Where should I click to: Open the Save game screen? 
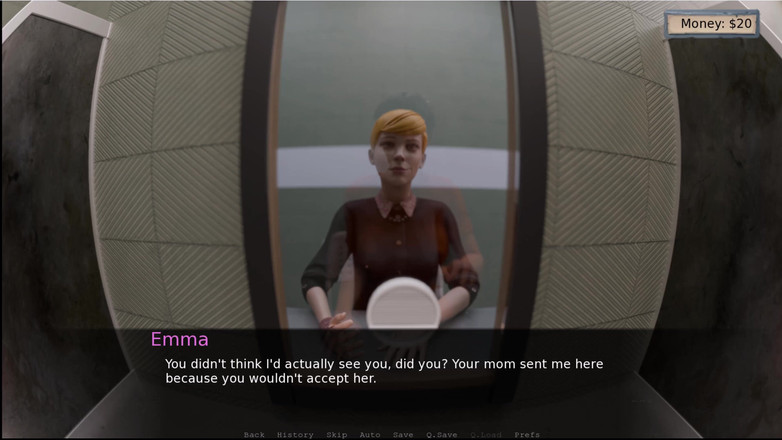tap(403, 435)
